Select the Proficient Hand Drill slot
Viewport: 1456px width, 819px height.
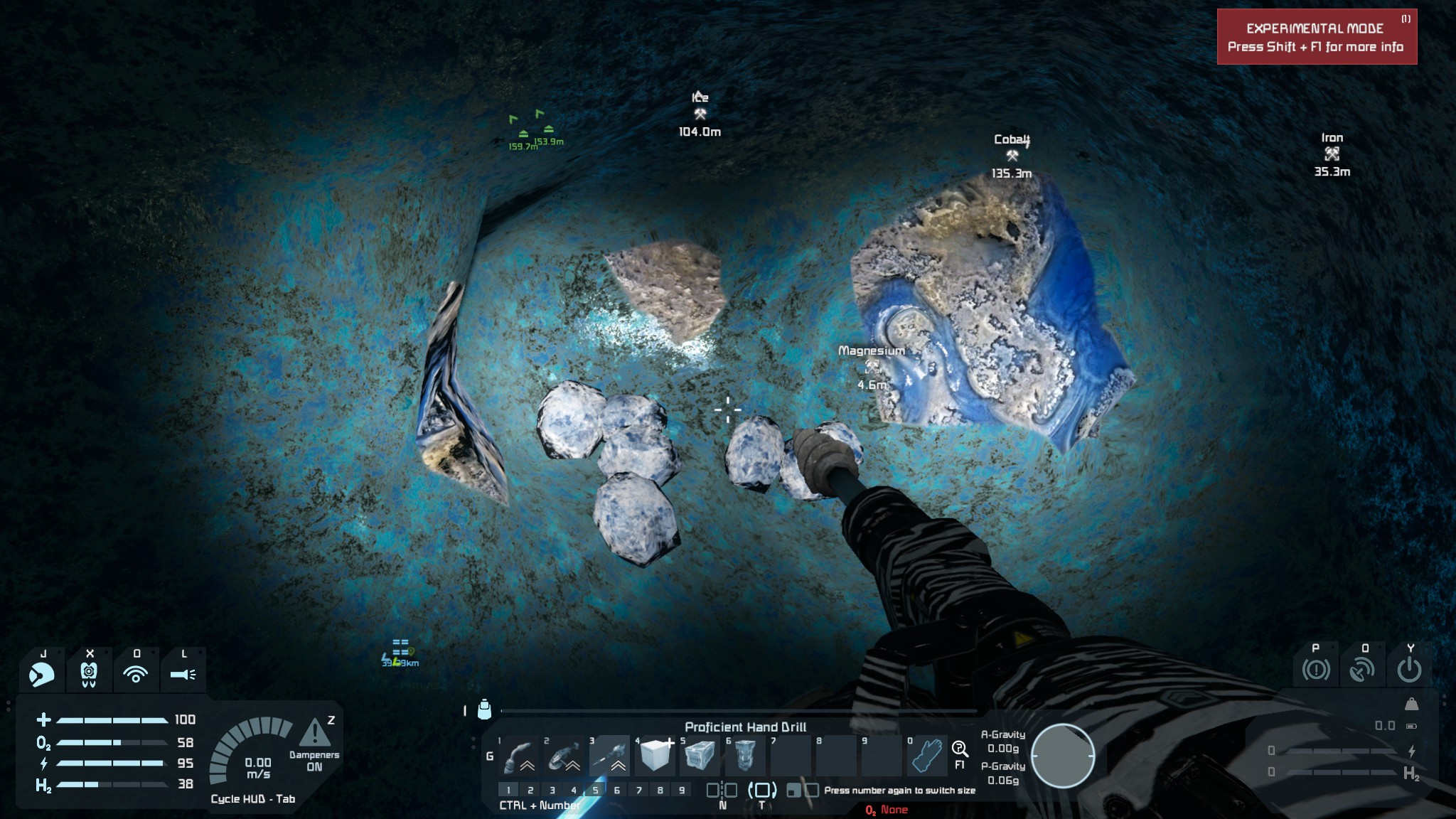point(610,756)
